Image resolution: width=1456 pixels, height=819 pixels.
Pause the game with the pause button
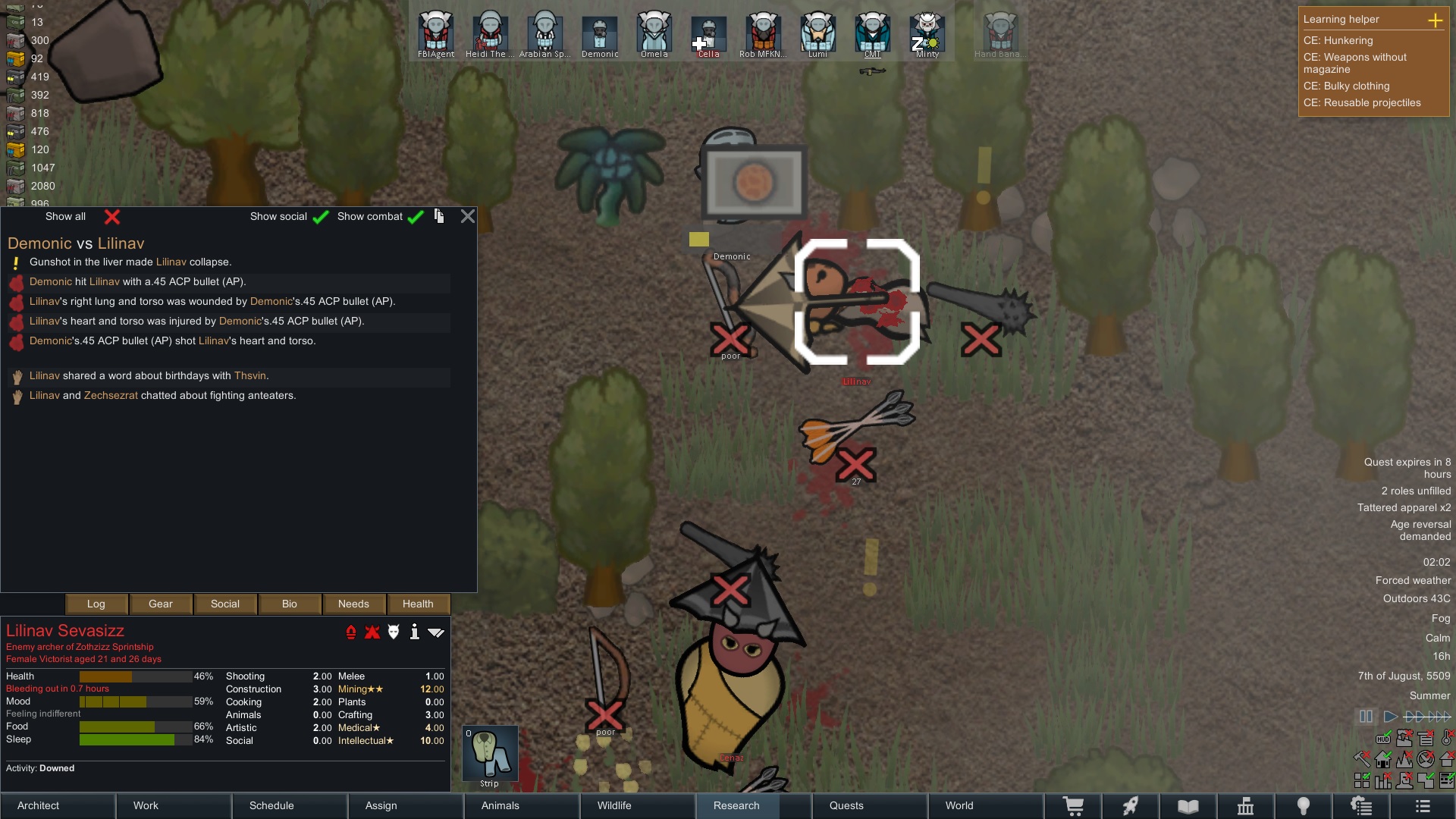[x=1366, y=717]
